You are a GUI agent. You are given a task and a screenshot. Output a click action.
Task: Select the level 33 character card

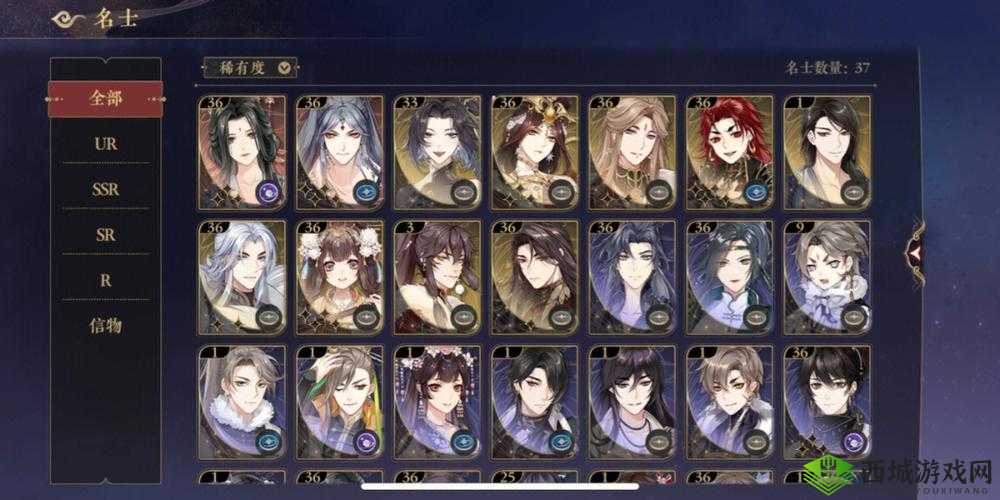[437, 152]
